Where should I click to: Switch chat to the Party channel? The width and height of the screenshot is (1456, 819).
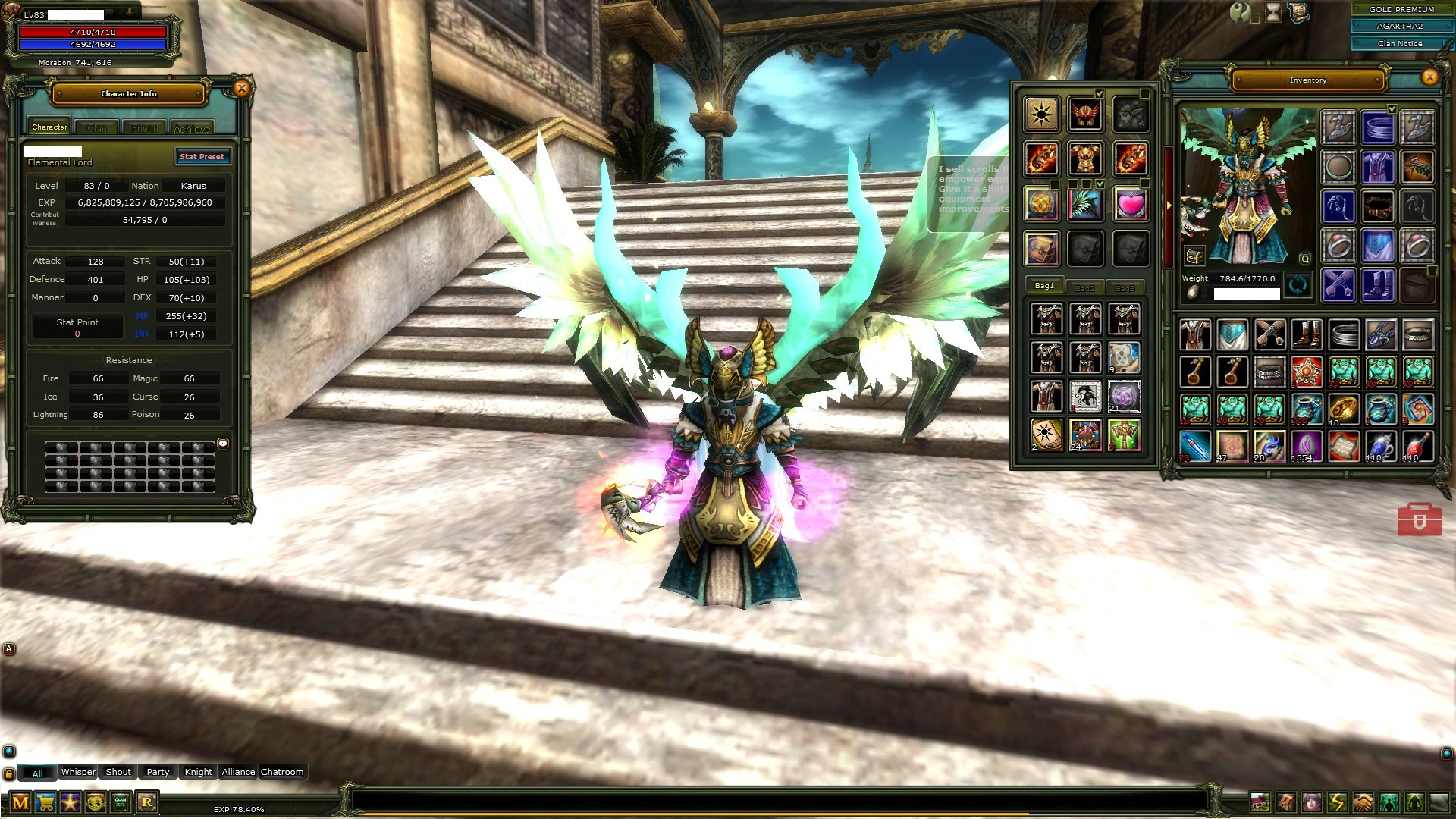point(158,772)
